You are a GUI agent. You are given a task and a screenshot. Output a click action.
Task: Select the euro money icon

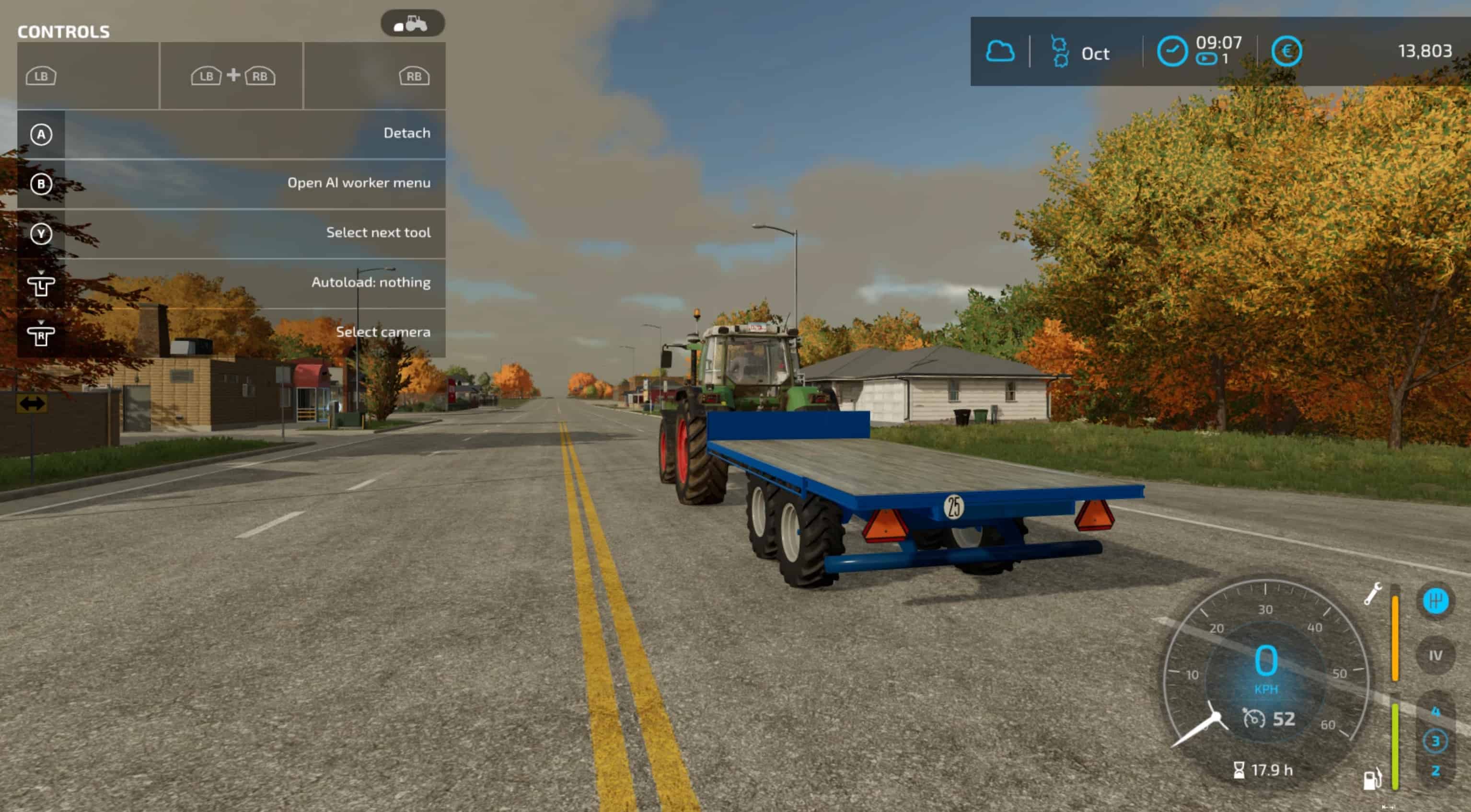[x=1286, y=51]
